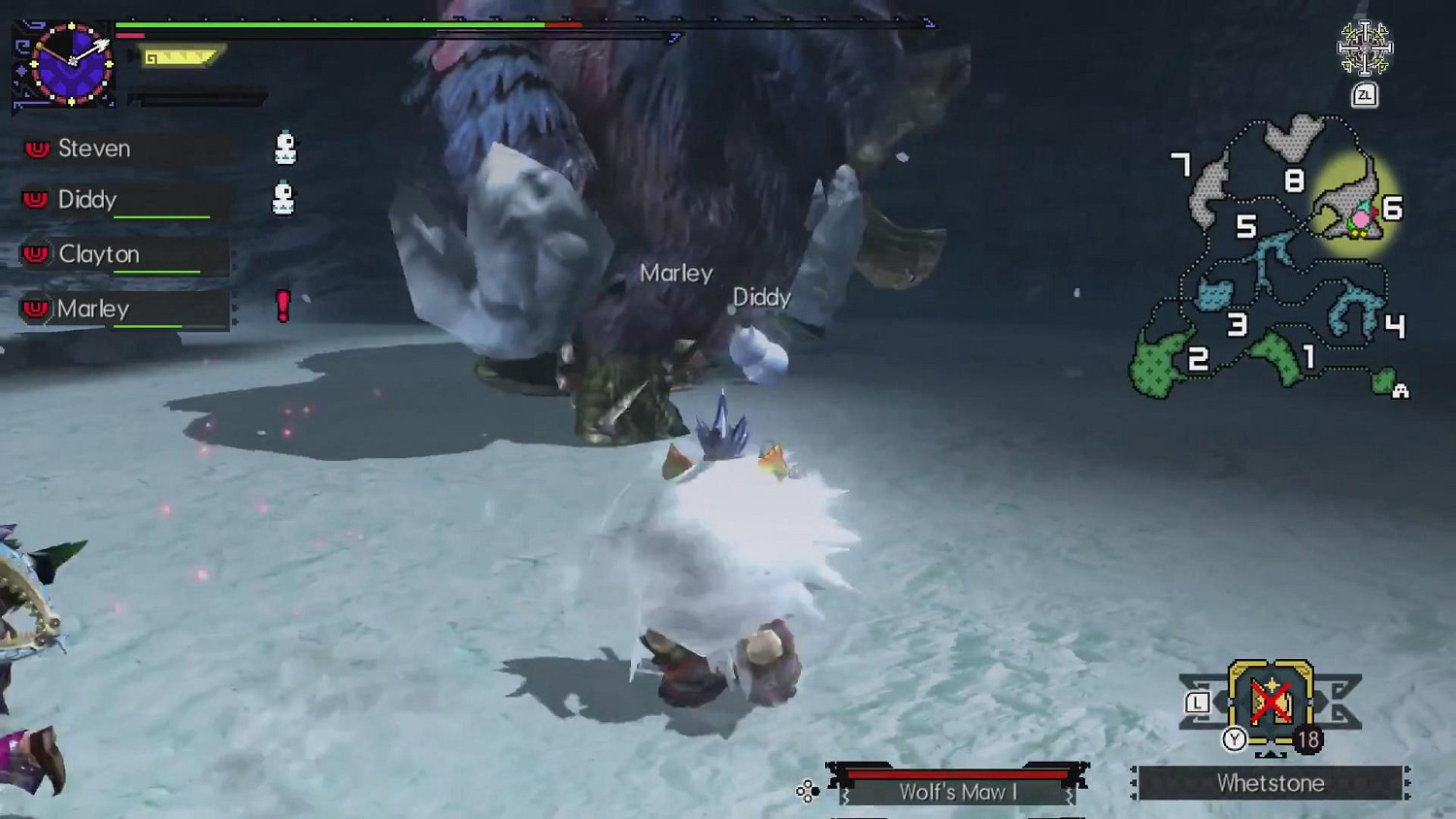The width and height of the screenshot is (1456, 819).
Task: Toggle the red X on the item use icon
Action: [x=1270, y=701]
